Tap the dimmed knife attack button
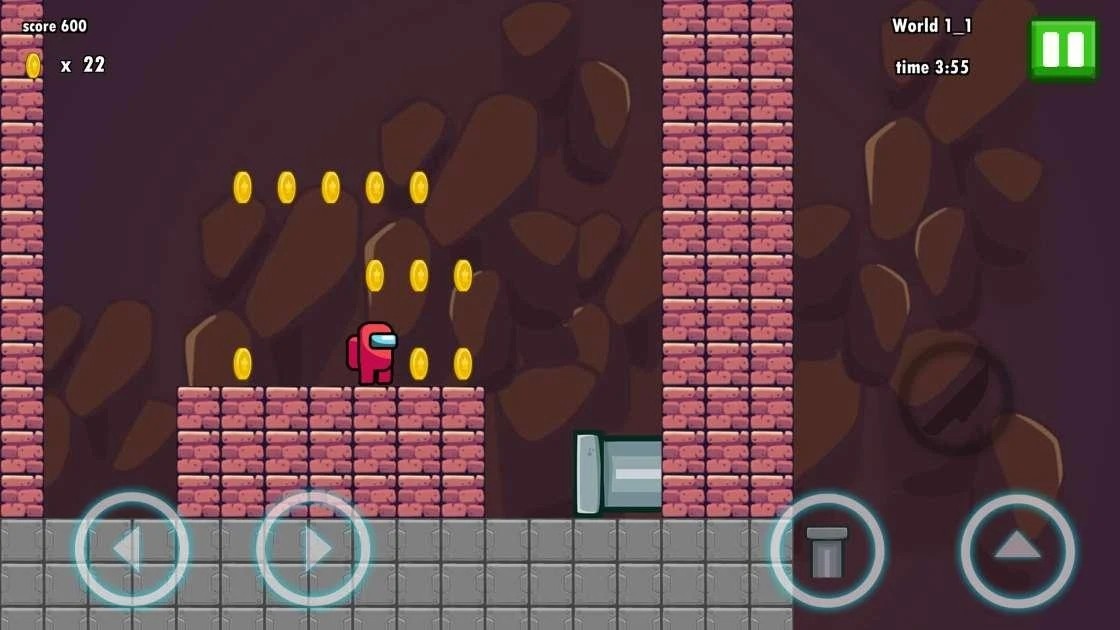The height and width of the screenshot is (630, 1120). (955, 399)
